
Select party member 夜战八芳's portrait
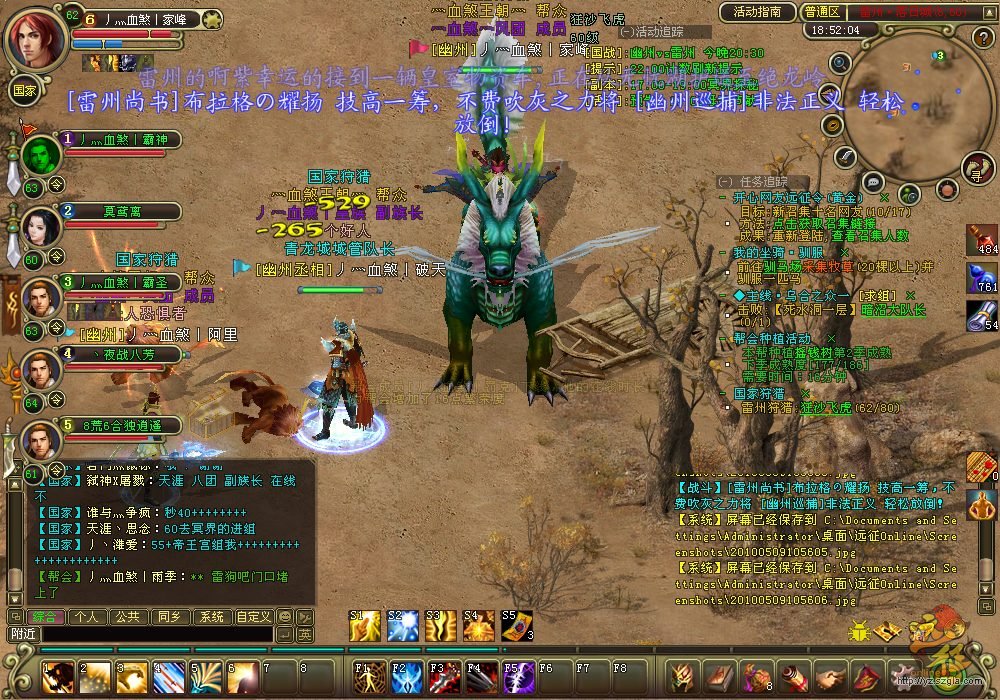[41, 370]
